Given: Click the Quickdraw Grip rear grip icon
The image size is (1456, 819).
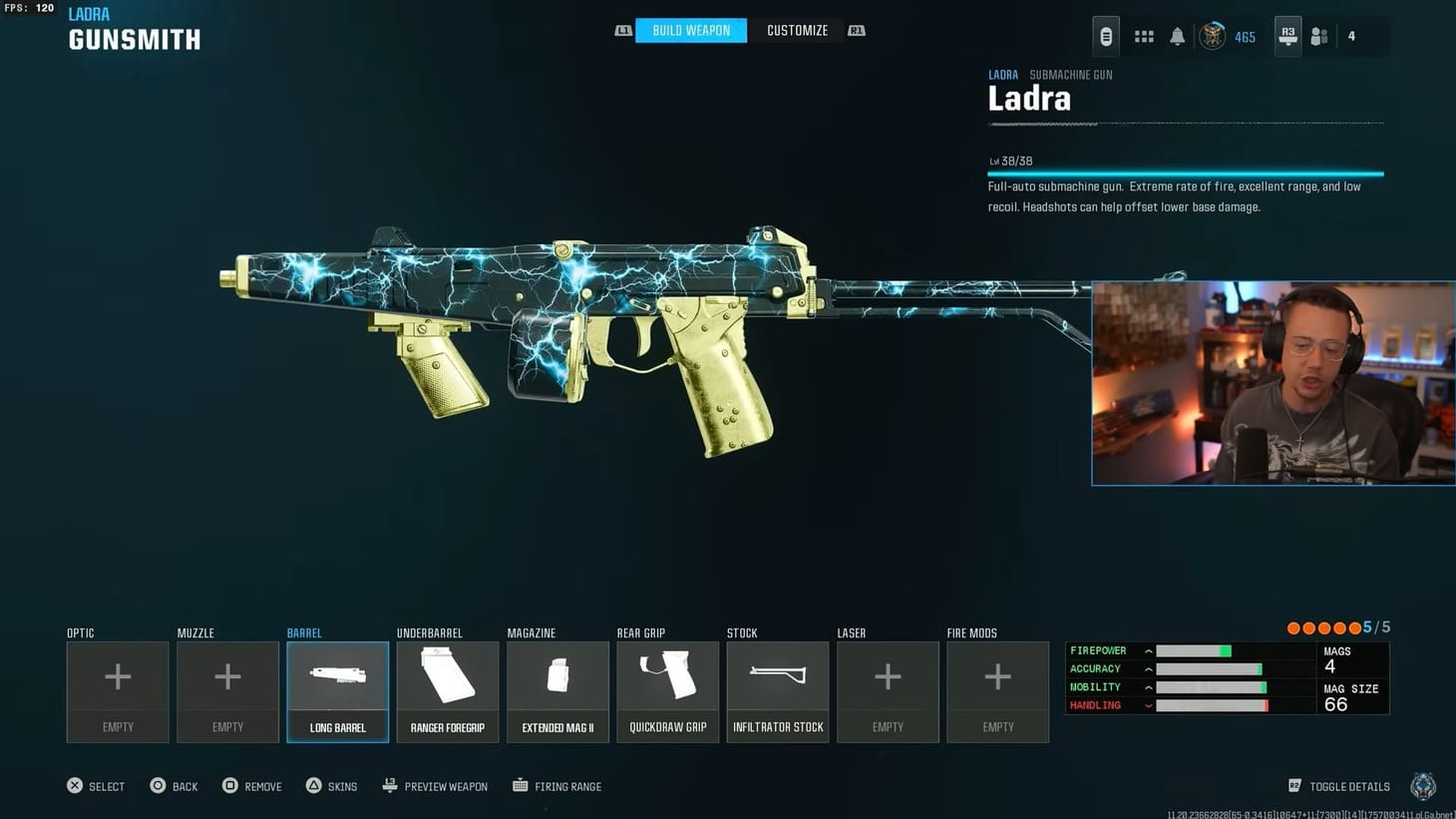Looking at the screenshot, I should [x=667, y=676].
